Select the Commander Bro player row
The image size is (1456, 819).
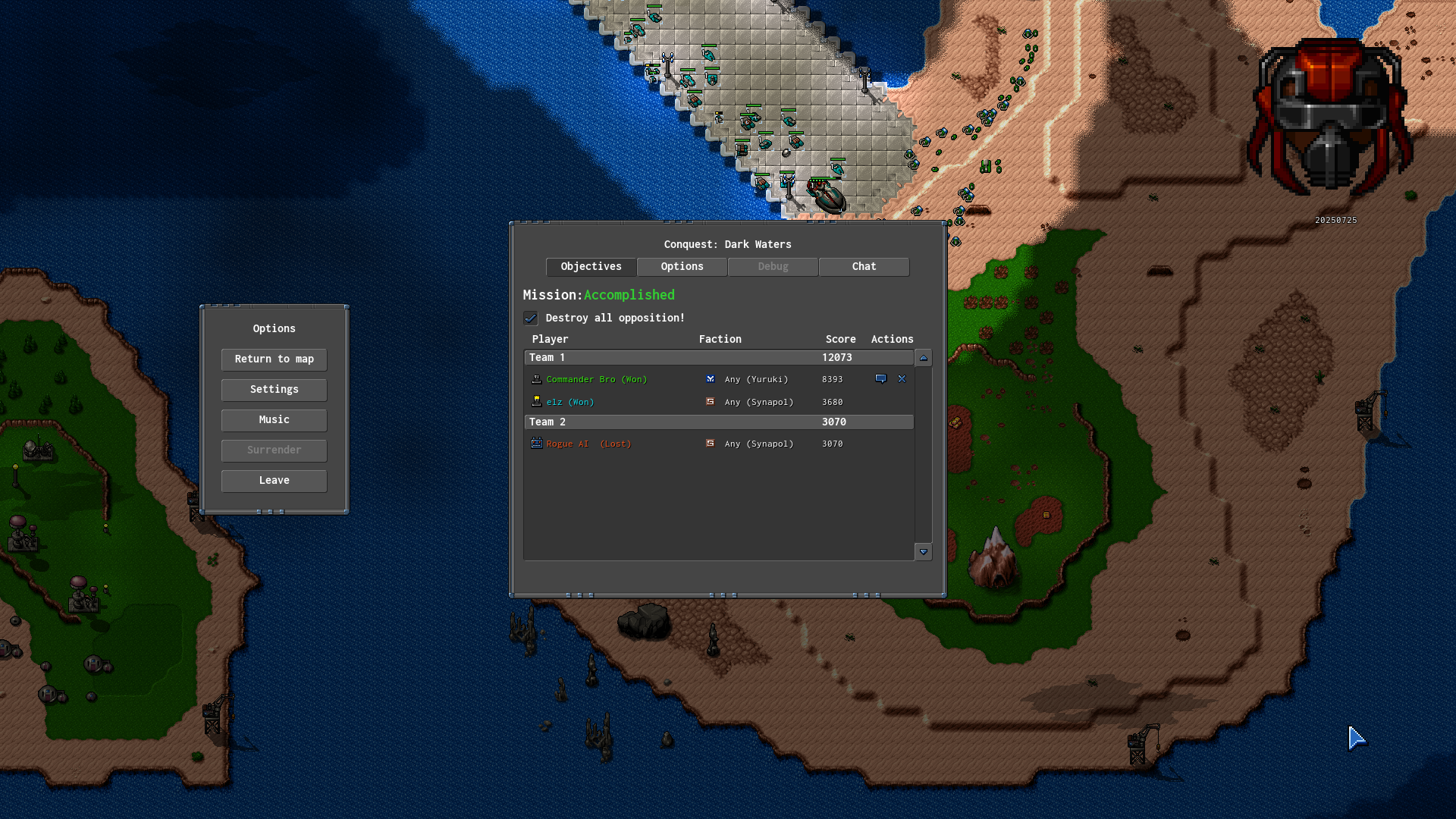[596, 379]
